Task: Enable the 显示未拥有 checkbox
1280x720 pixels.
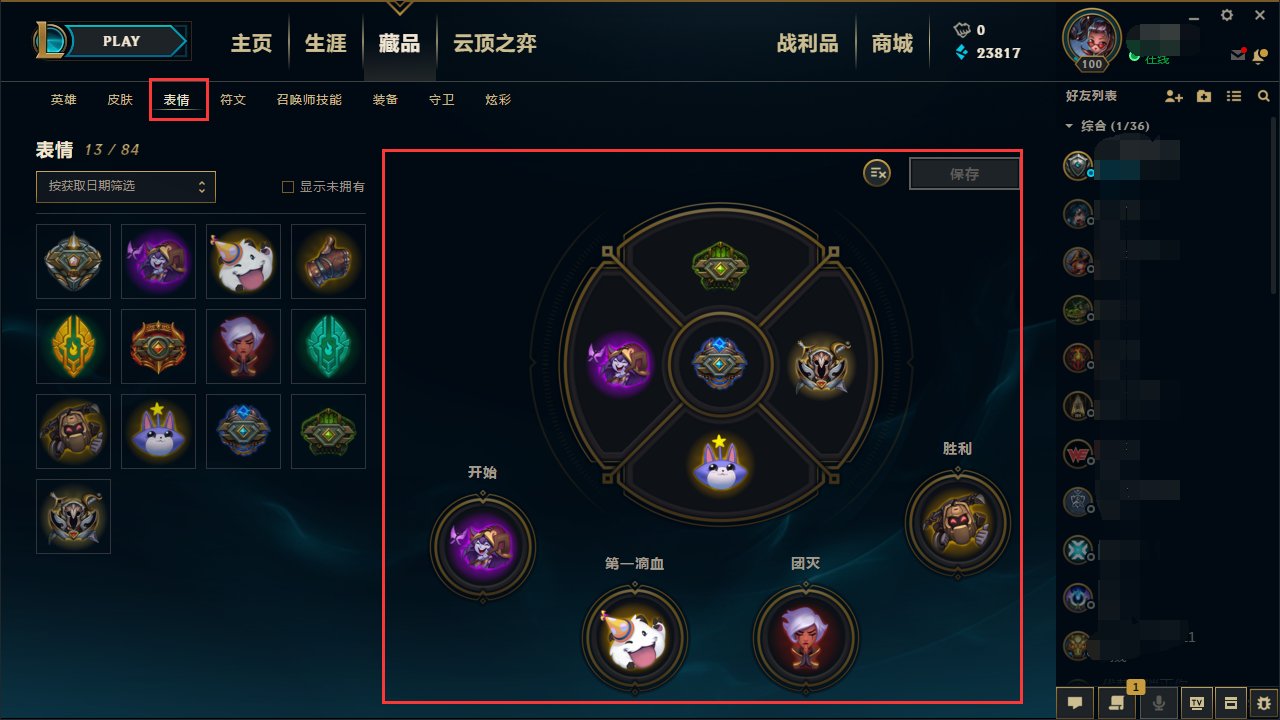Action: (x=287, y=187)
